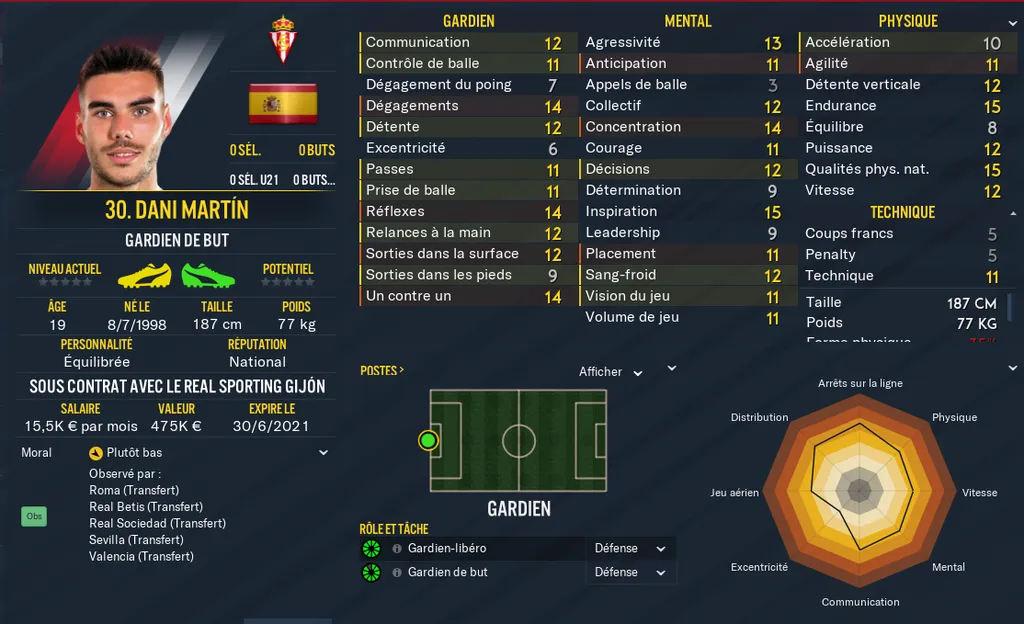Image resolution: width=1024 pixels, height=624 pixels.
Task: Click the green Obs scouting button
Action: [34, 517]
